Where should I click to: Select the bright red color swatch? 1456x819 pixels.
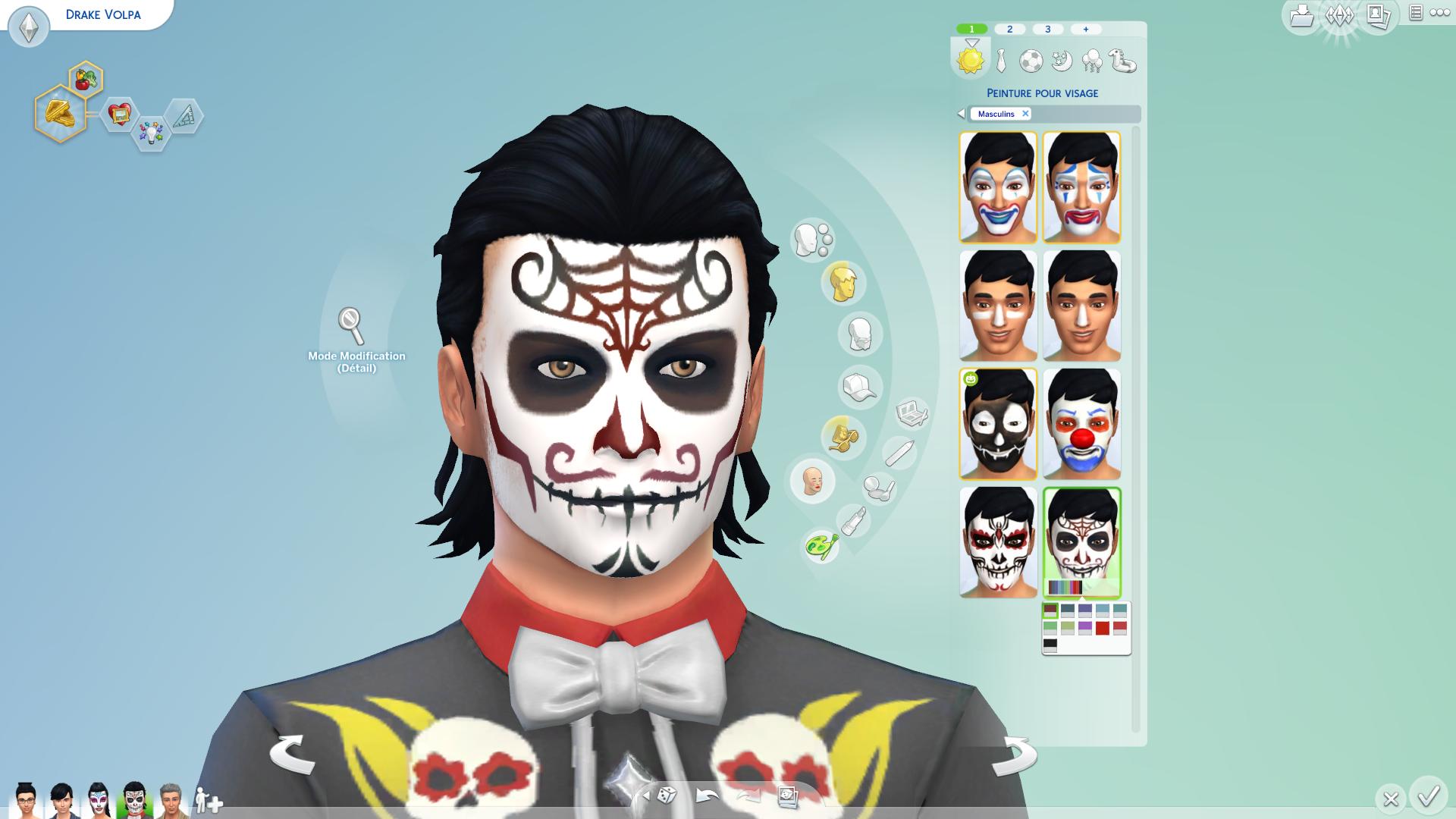pyautogui.click(x=1103, y=627)
